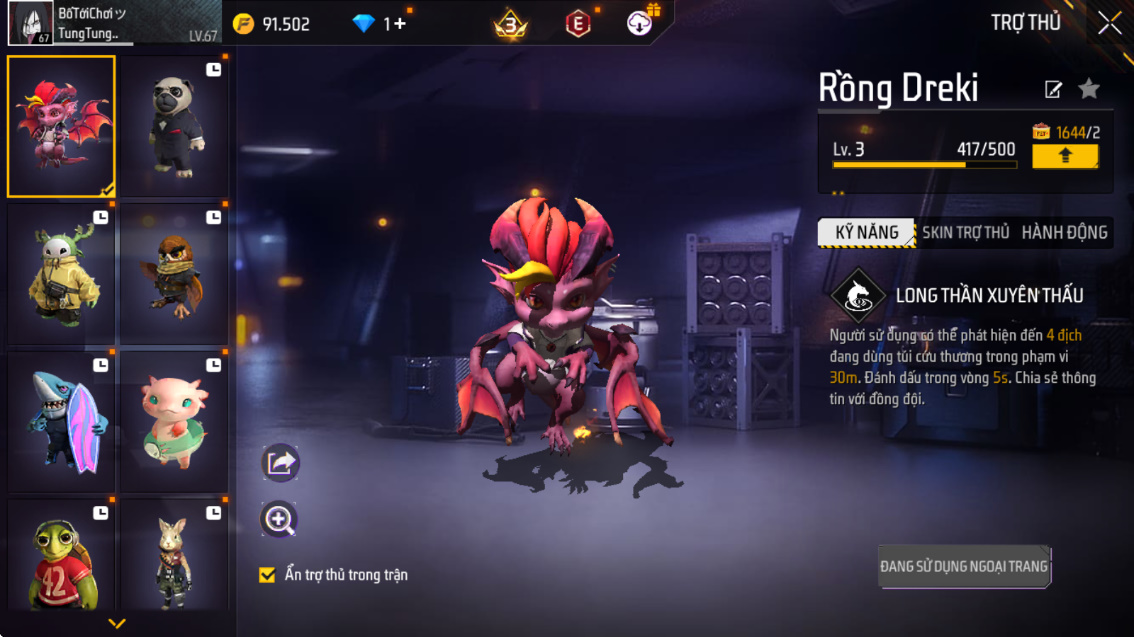1134x637 pixels.
Task: Close the pet screen with the X
Action: (1109, 24)
